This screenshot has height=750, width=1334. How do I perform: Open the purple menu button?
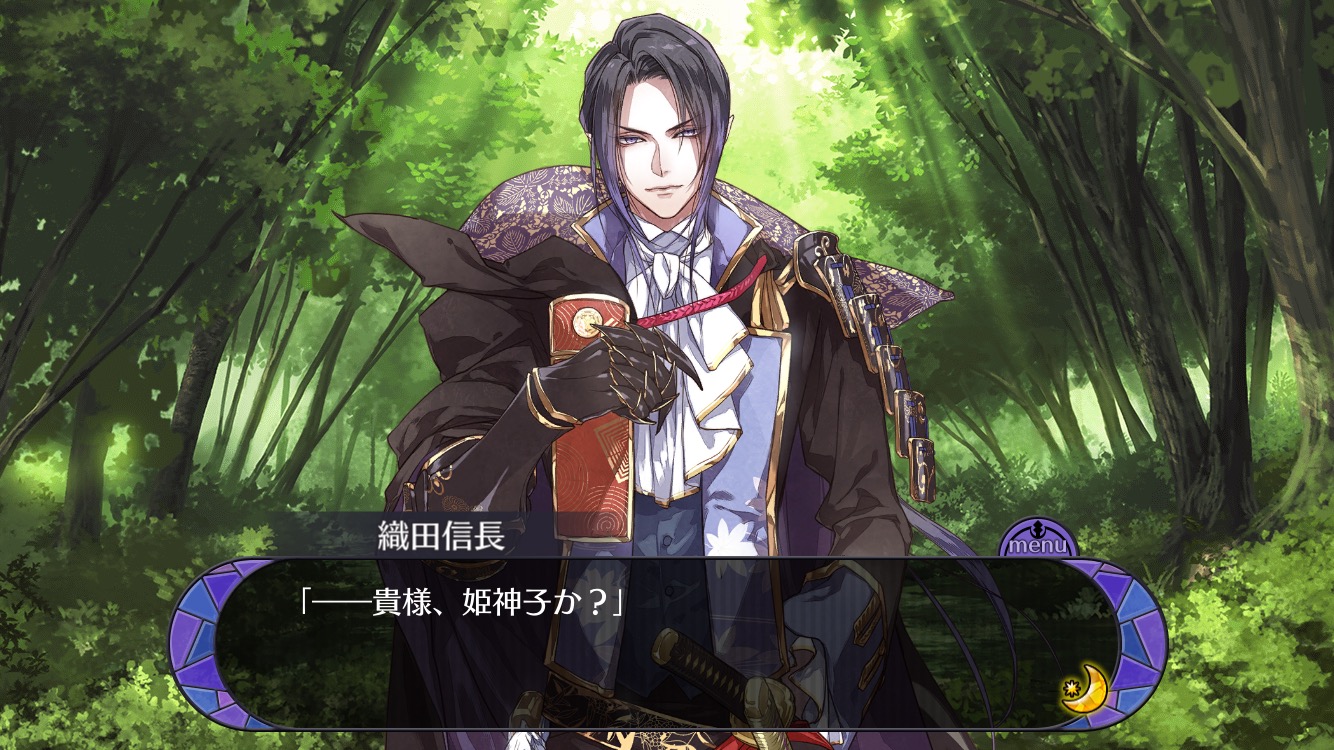click(x=1037, y=540)
